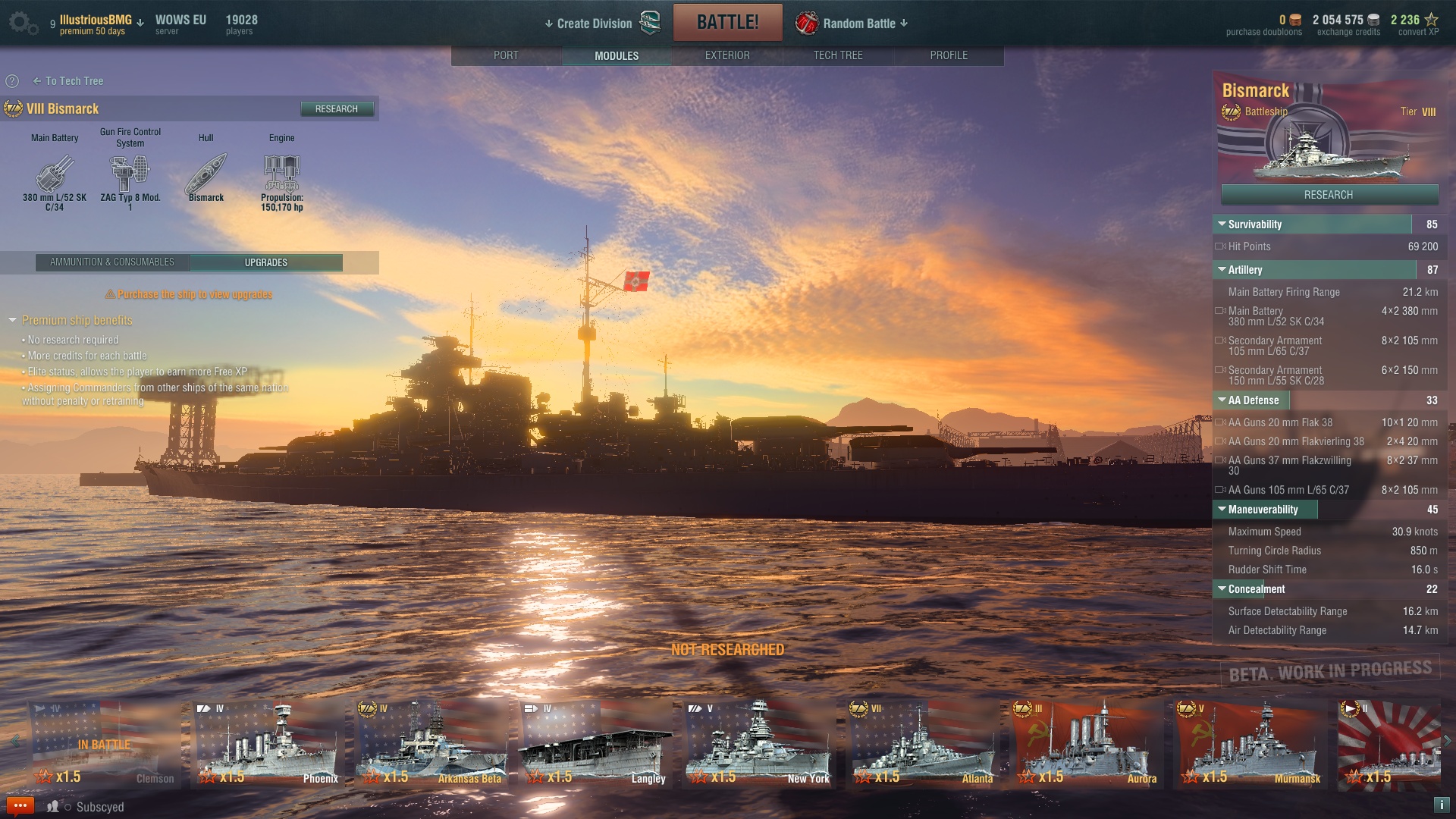
Task: Start the battle with the BATTLE! button
Action: [727, 22]
